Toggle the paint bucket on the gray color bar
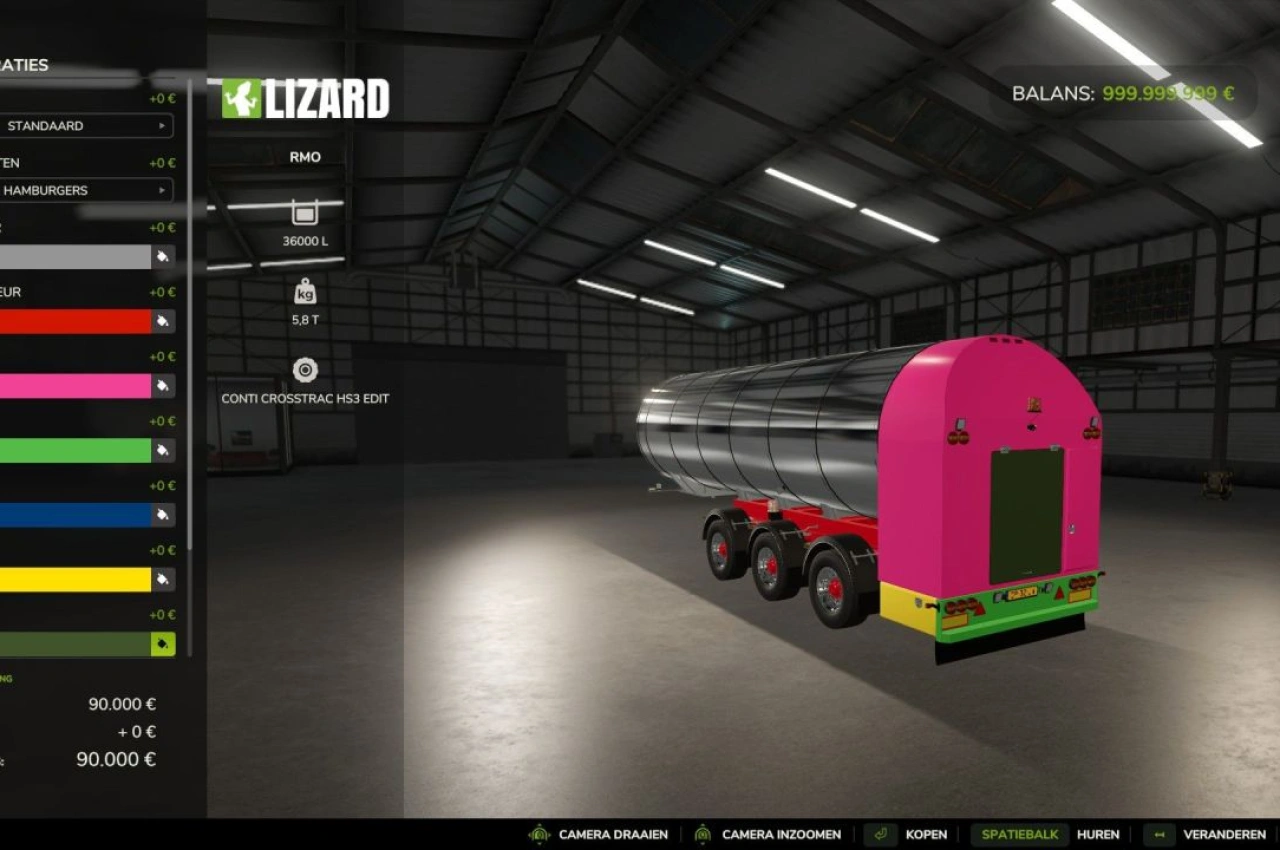The image size is (1280, 850). pos(160,256)
